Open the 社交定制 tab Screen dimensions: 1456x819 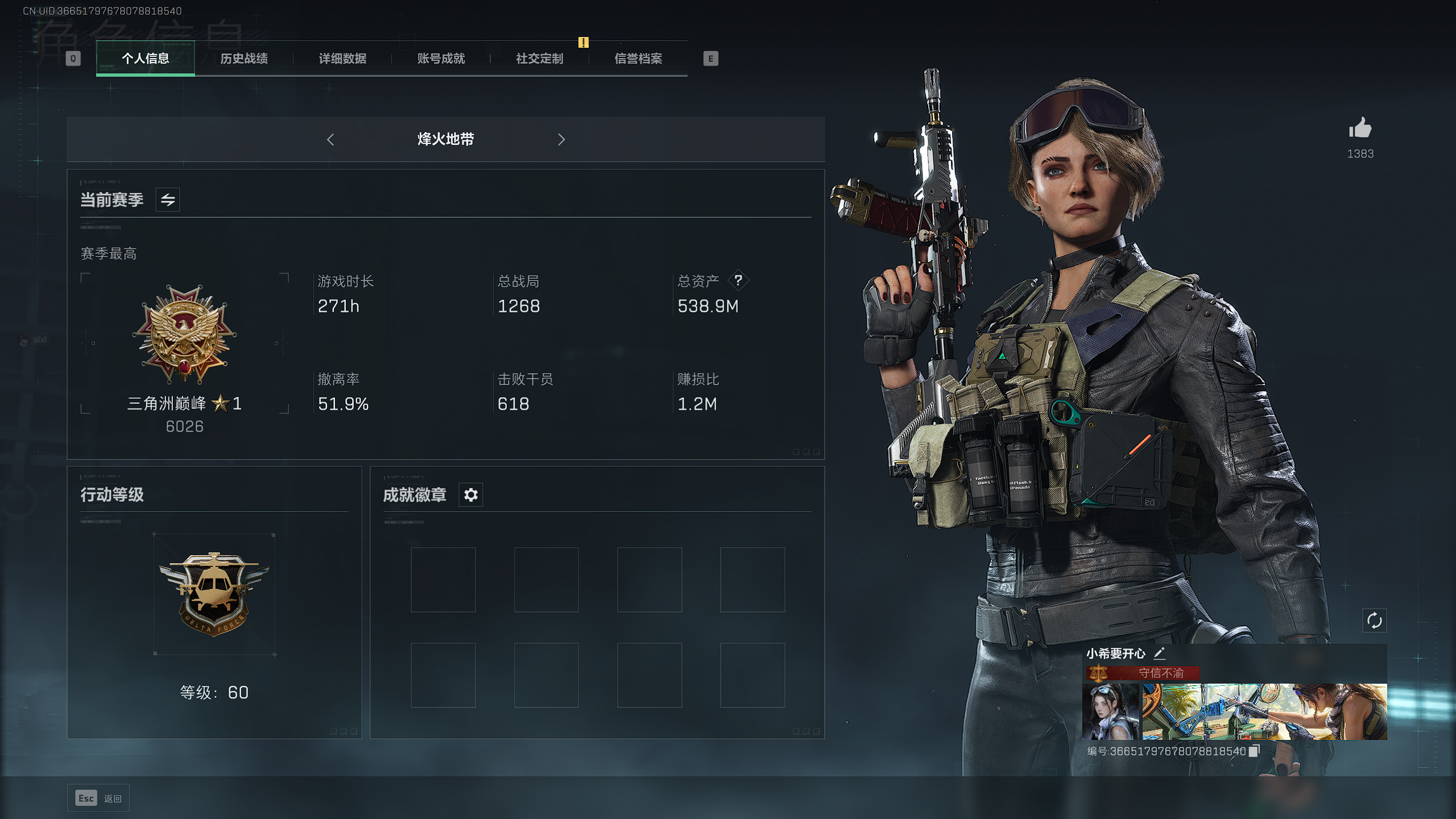[539, 59]
